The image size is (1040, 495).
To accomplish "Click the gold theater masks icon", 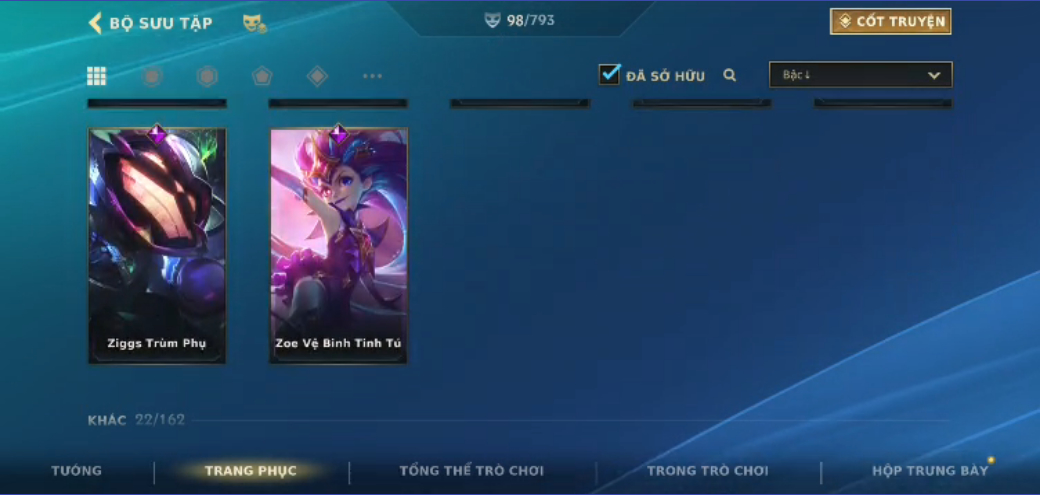I will tap(254, 23).
